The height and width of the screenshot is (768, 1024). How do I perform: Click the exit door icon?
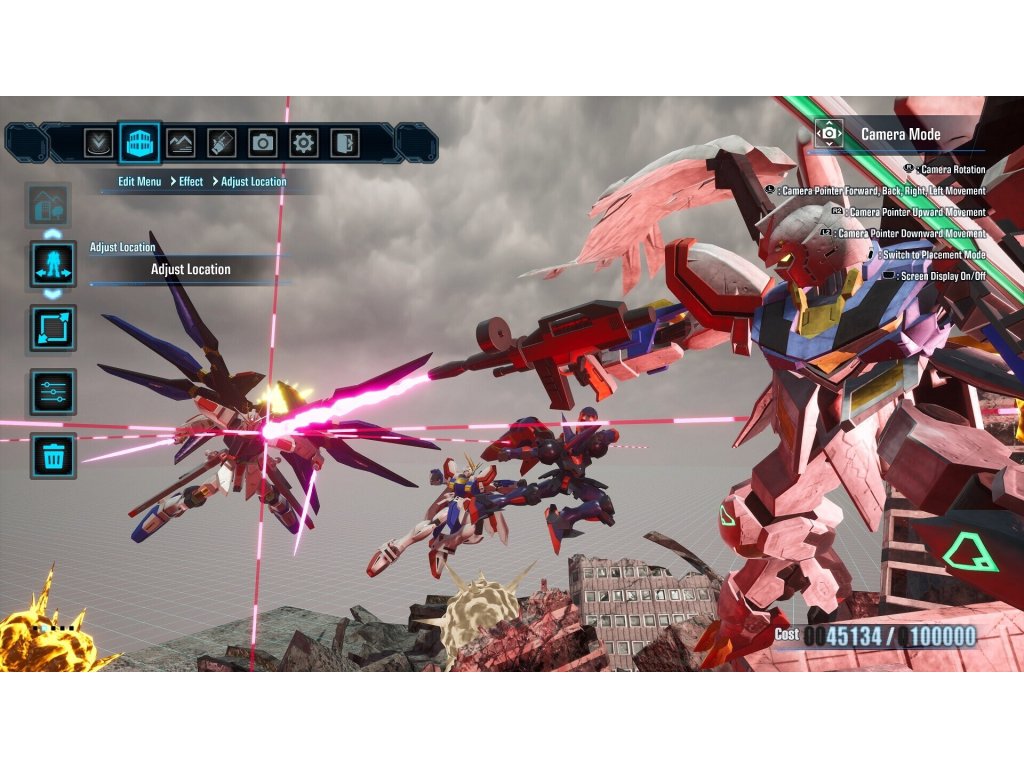click(345, 143)
